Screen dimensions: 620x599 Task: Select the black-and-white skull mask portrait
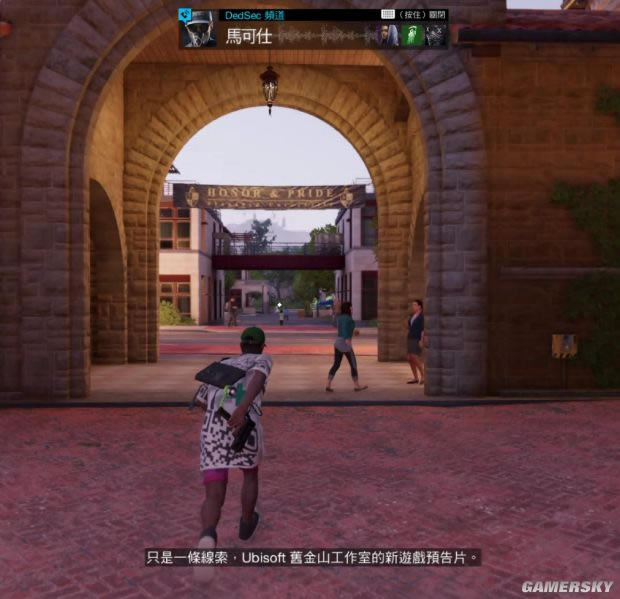pyautogui.click(x=435, y=35)
